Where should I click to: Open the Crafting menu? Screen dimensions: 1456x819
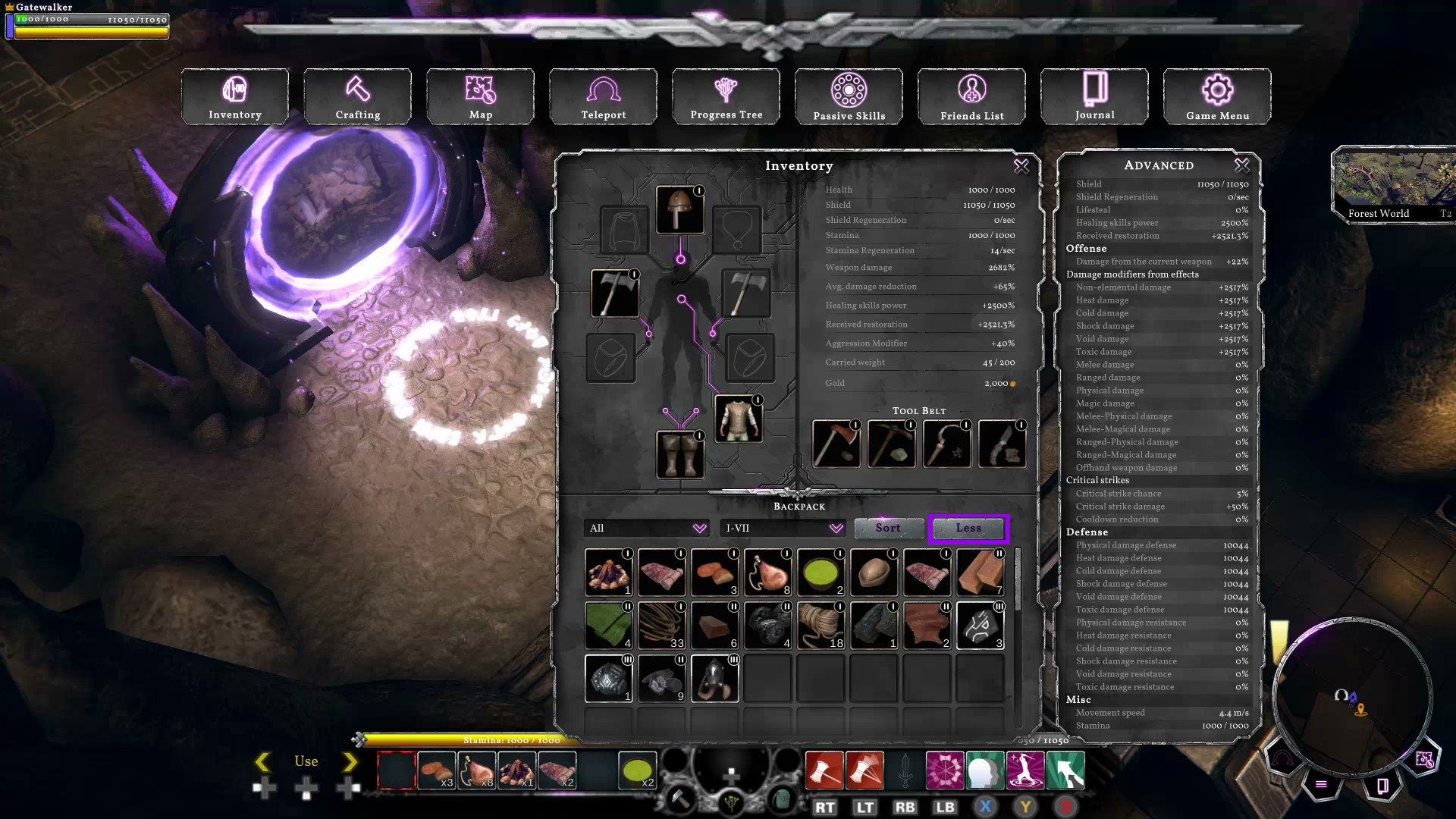357,96
